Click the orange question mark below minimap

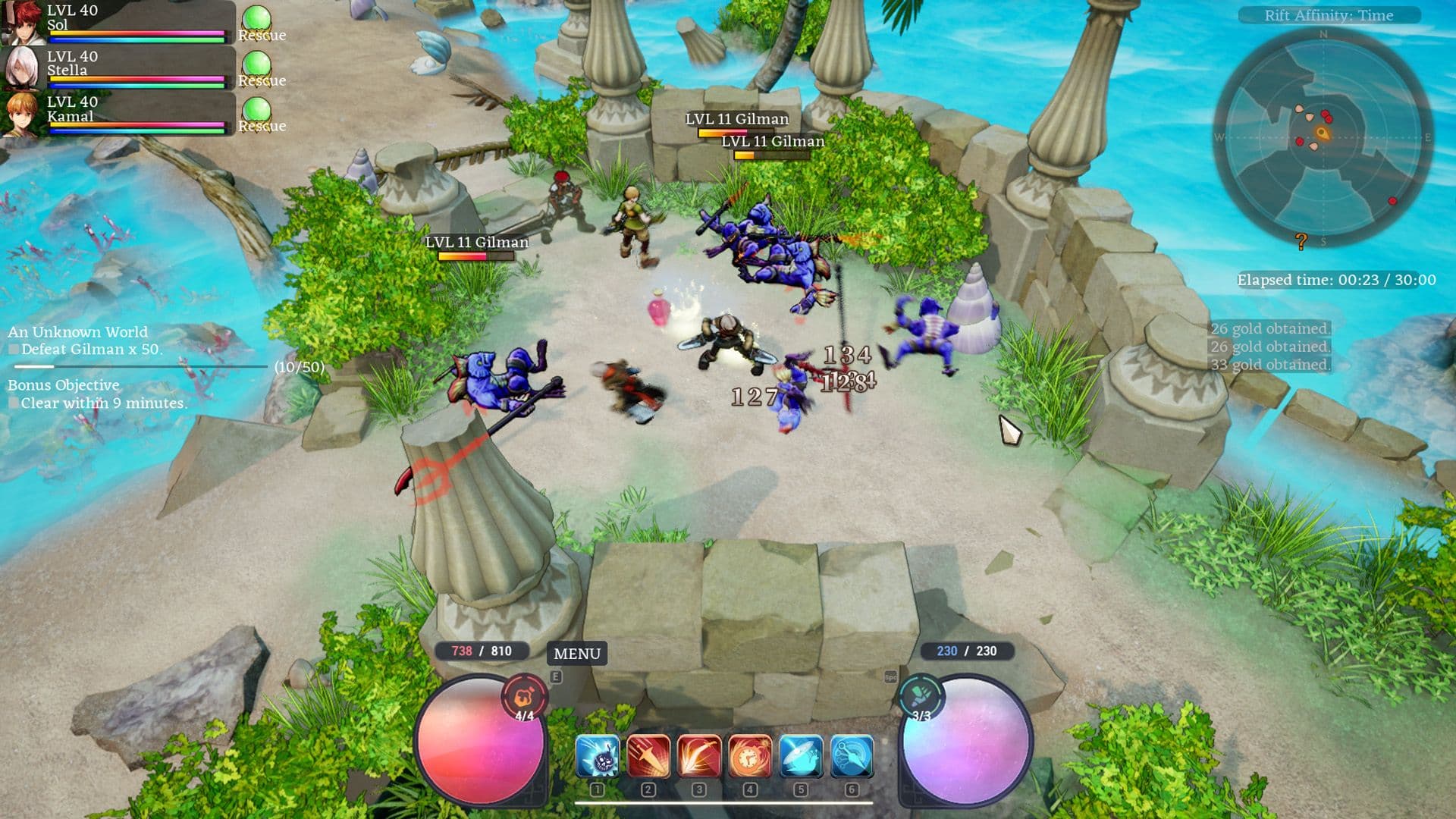pyautogui.click(x=1301, y=241)
